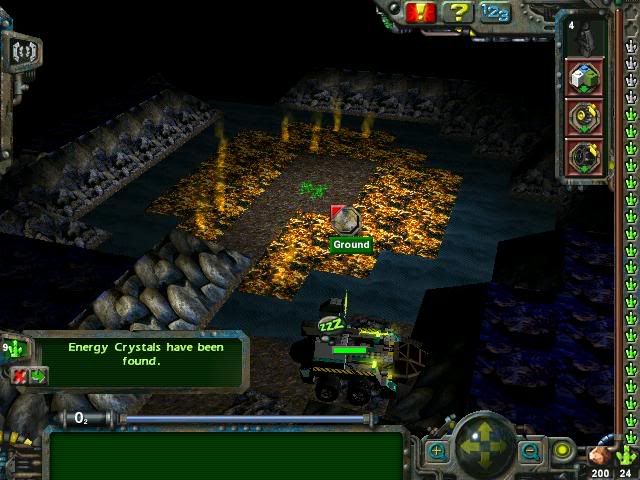Toggle the radar panel icon at top left
Viewport: 640px width, 480px height.
[24, 50]
